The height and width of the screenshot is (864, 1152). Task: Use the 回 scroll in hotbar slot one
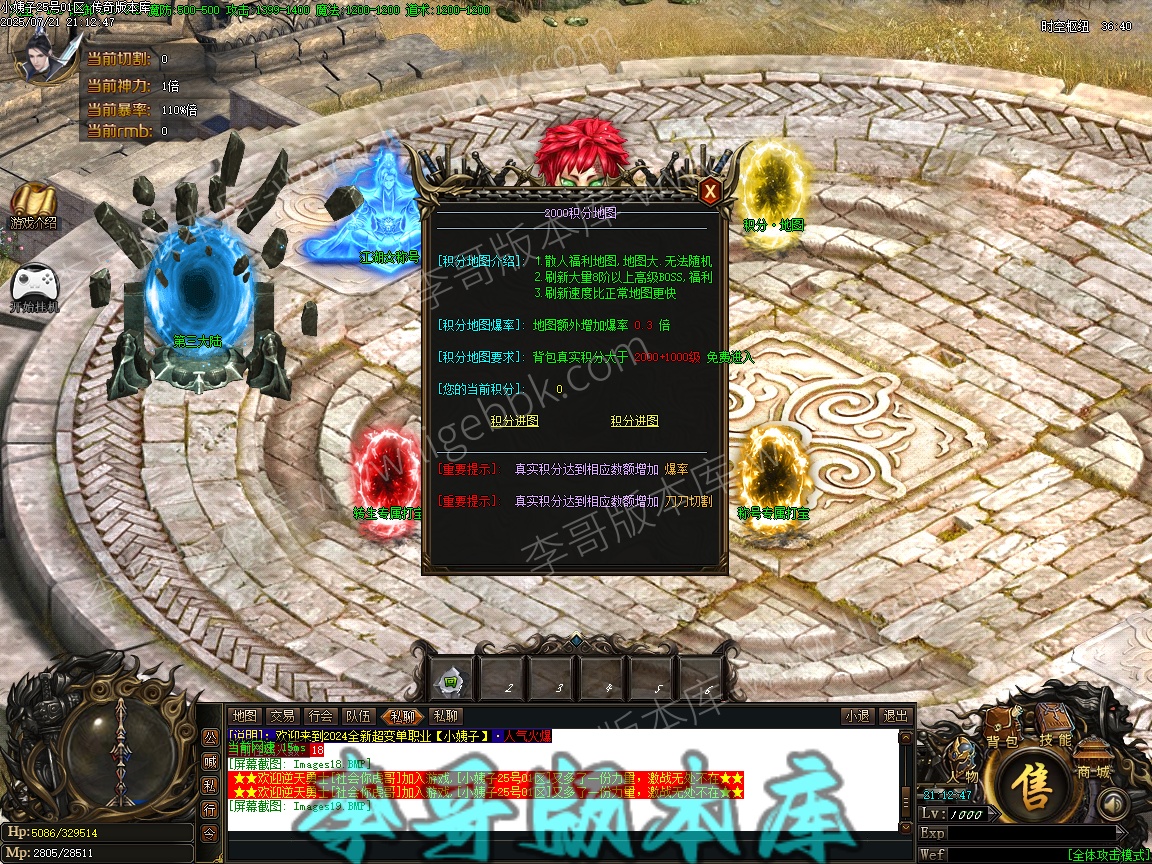click(x=451, y=680)
